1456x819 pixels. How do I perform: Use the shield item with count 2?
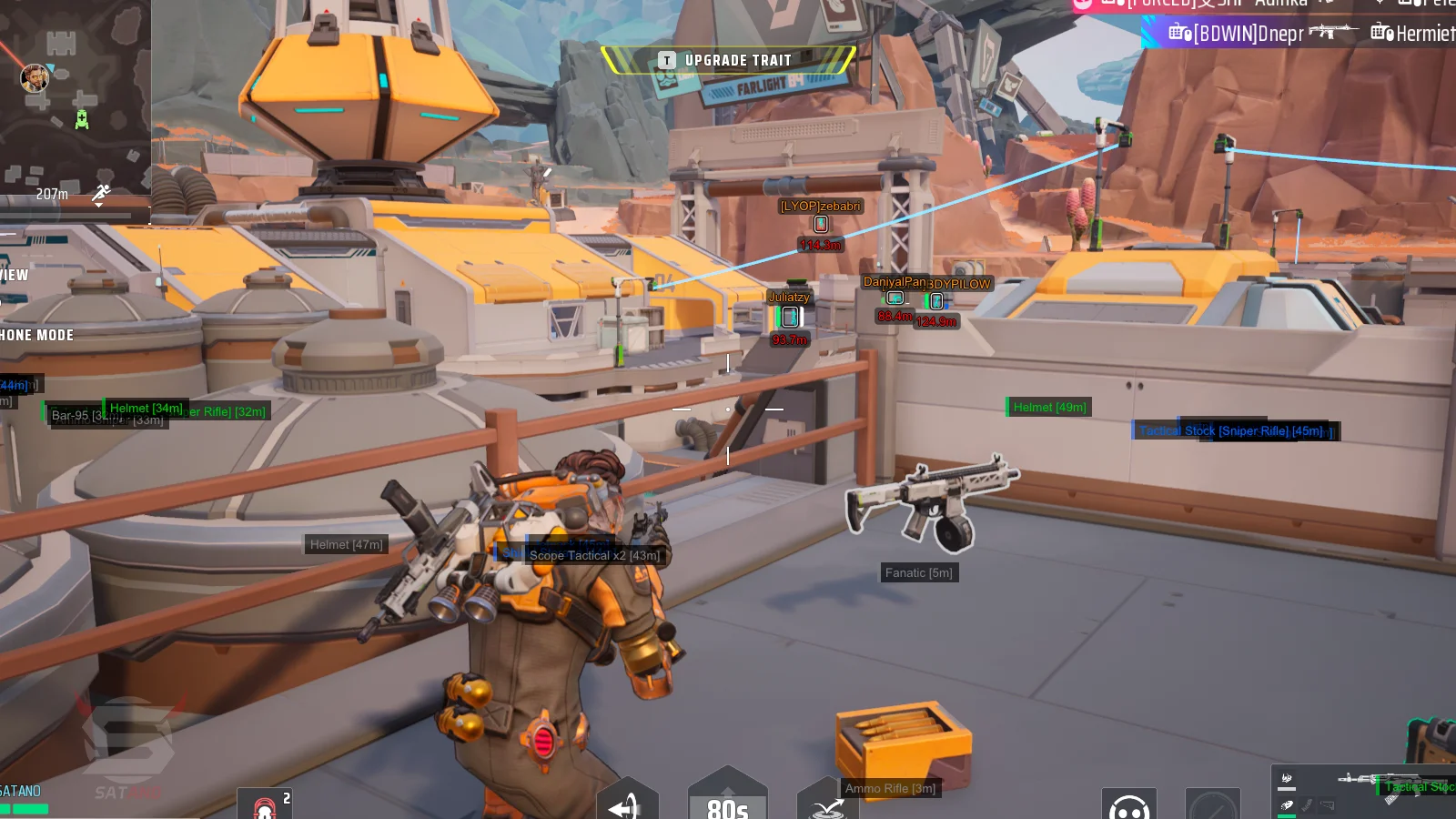coord(265,804)
